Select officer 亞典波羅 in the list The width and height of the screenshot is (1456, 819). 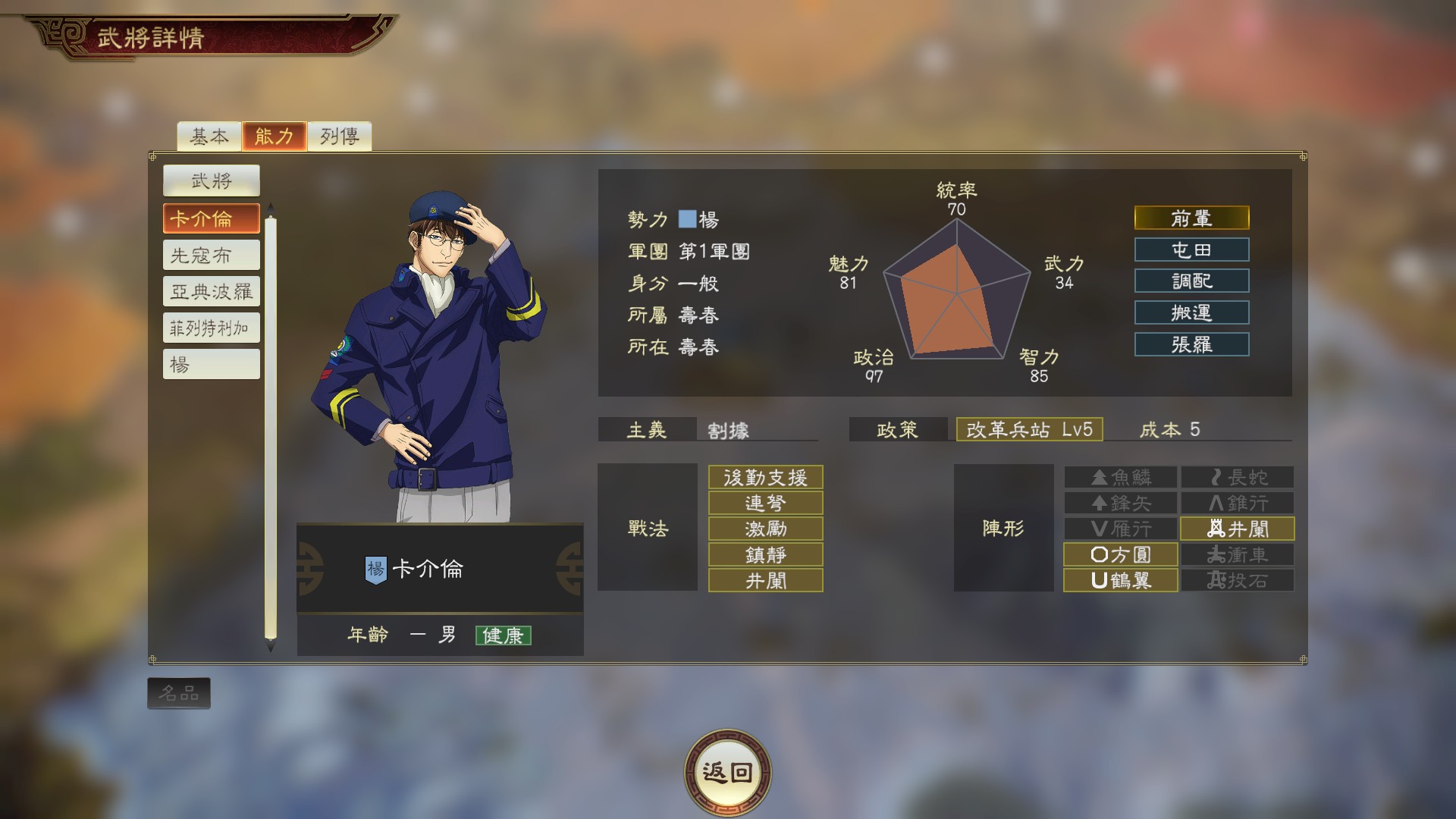point(211,291)
